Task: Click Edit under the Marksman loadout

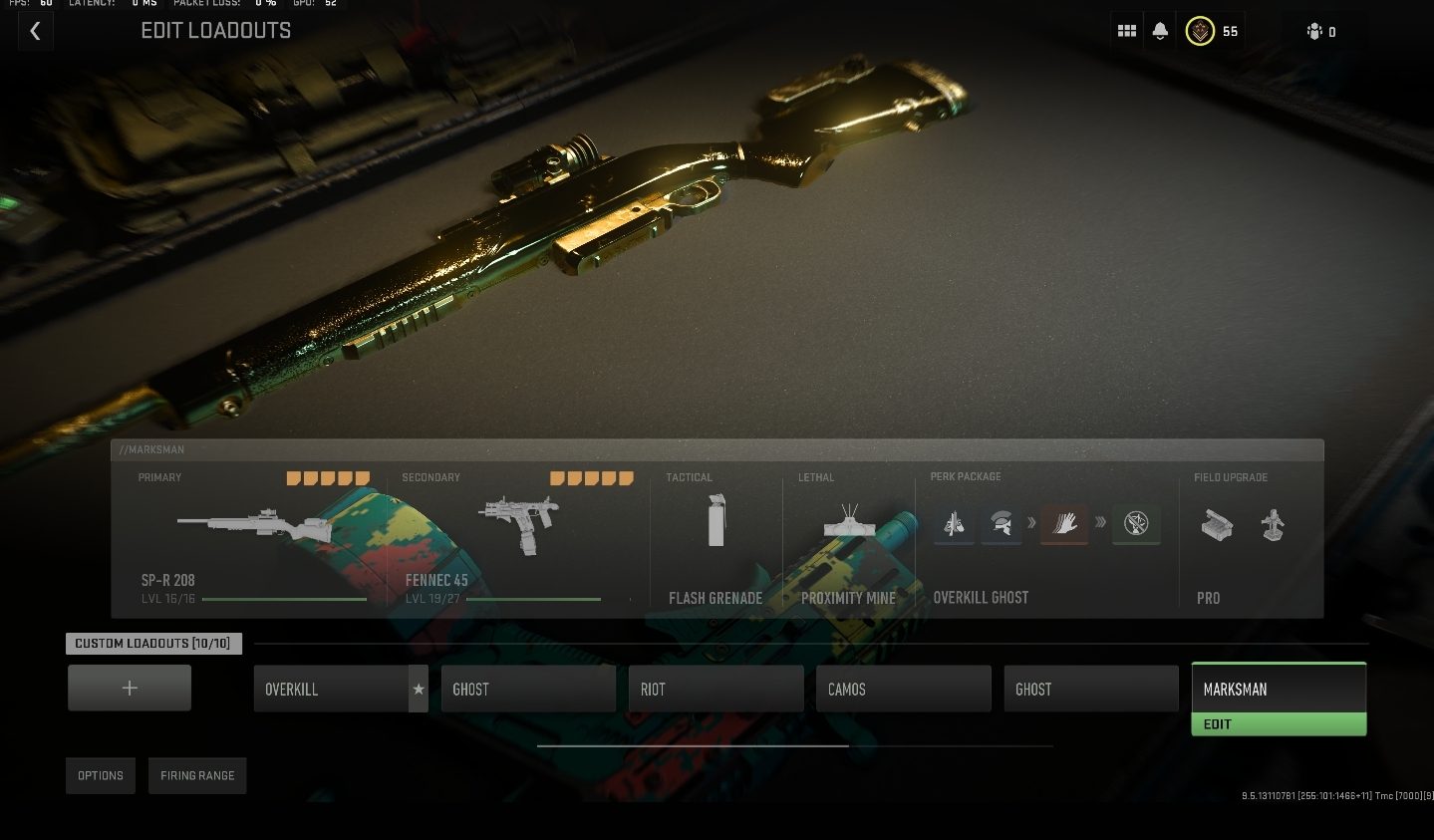Action: pyautogui.click(x=1279, y=724)
